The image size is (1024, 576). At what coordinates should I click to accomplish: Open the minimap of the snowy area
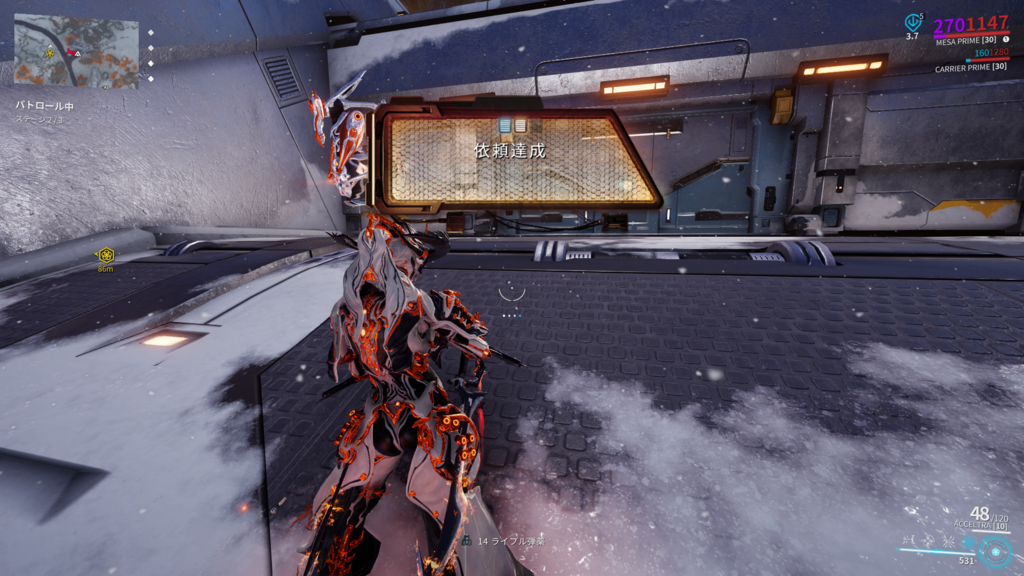tap(75, 51)
